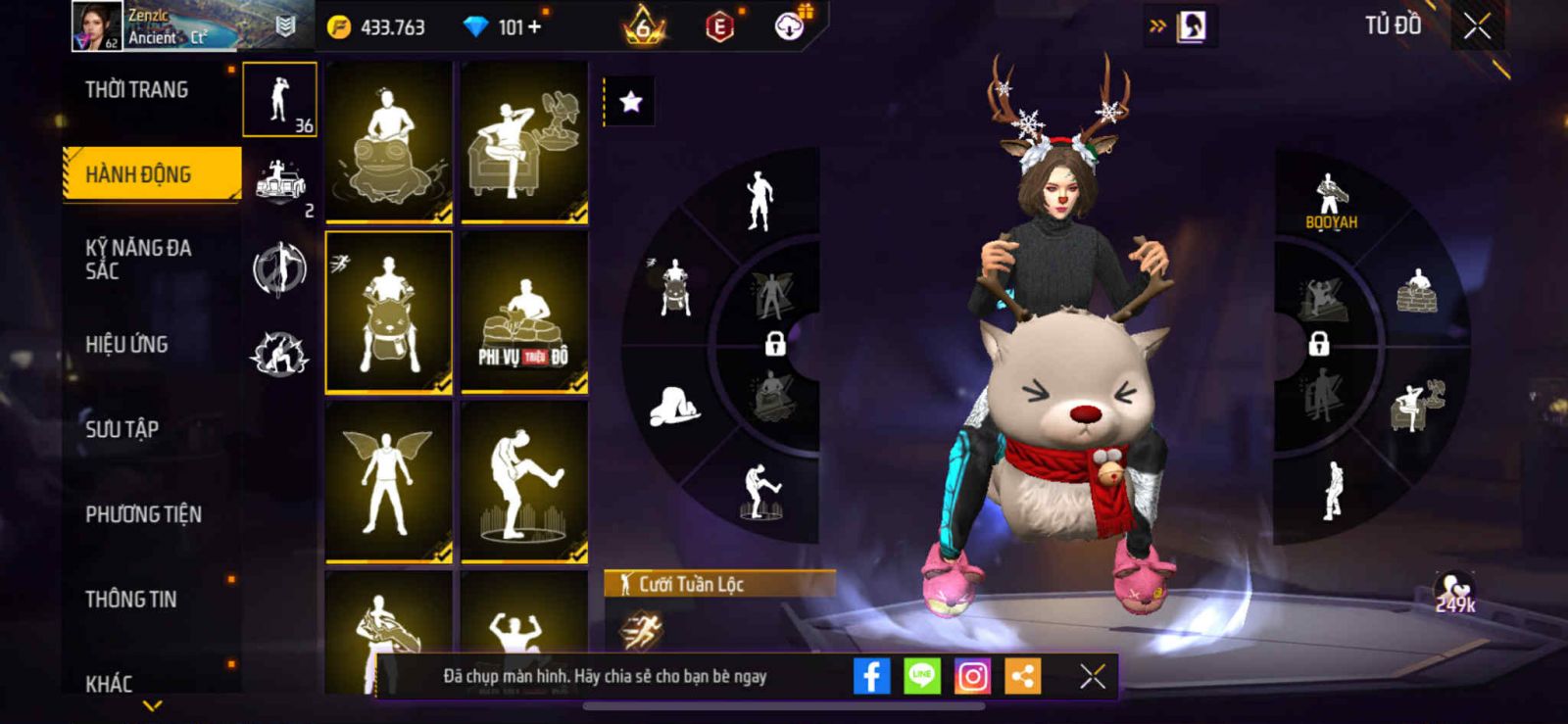Screen dimensions: 1568x724
Task: Choose the winged character emote tile
Action: click(x=389, y=482)
